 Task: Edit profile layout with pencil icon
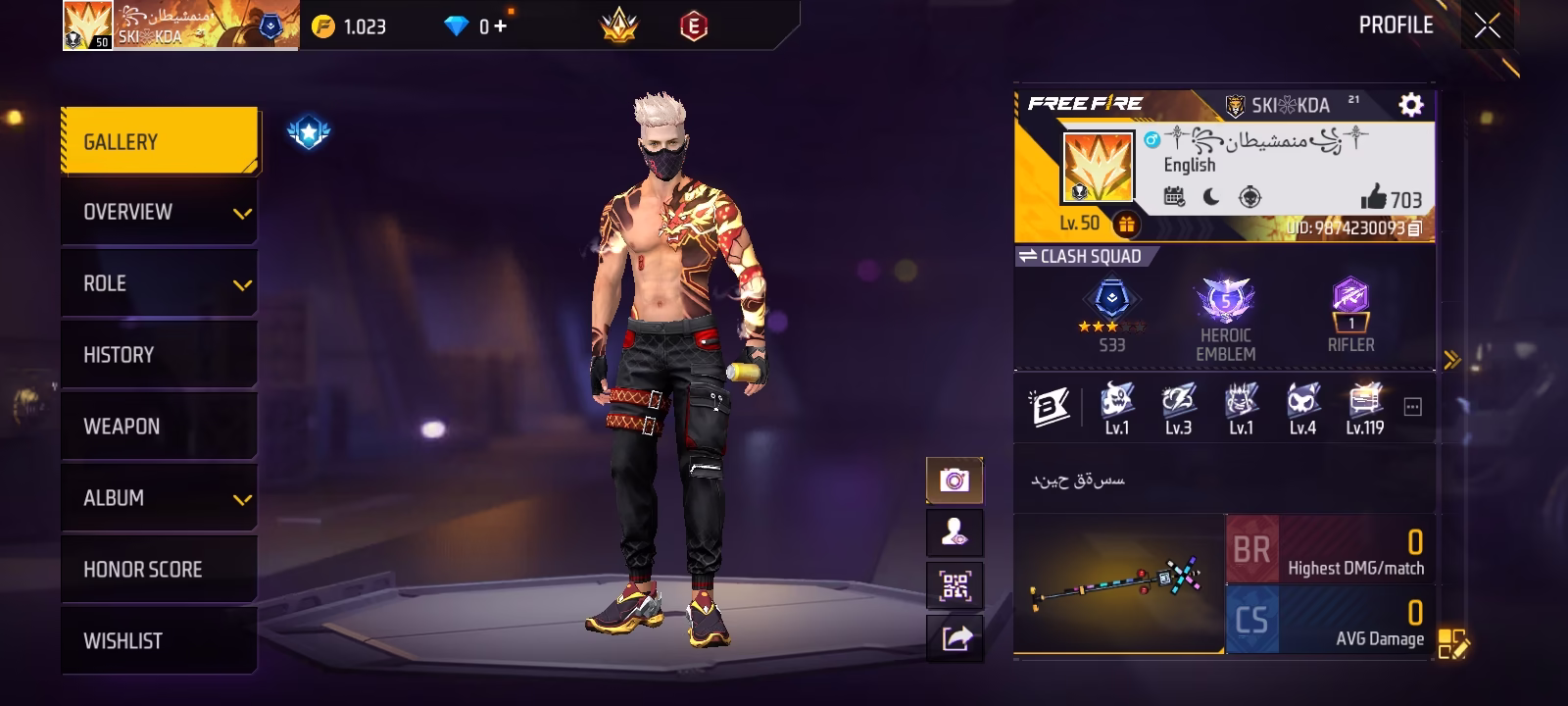point(1452,644)
